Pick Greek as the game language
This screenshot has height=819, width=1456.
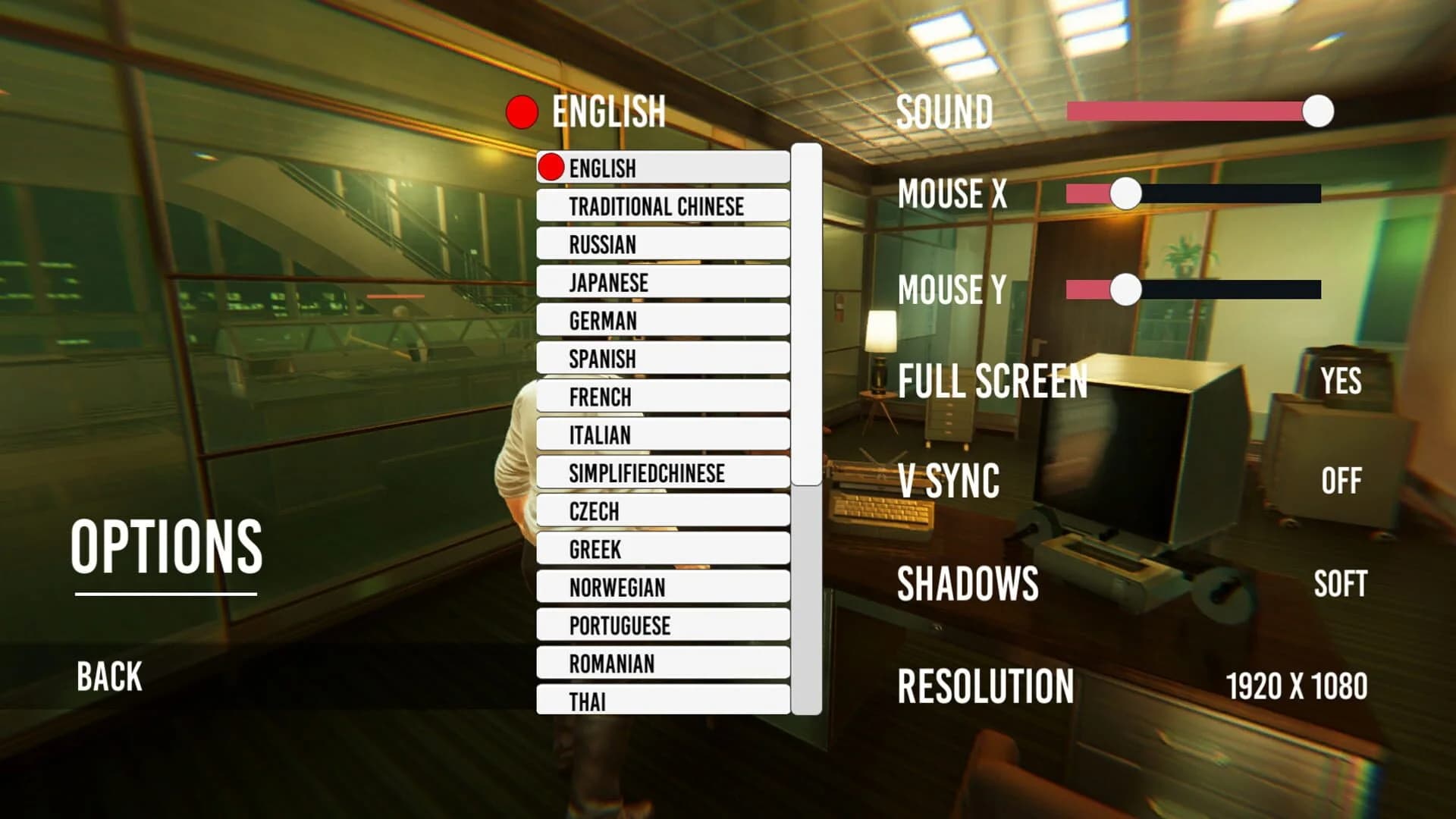click(x=662, y=549)
